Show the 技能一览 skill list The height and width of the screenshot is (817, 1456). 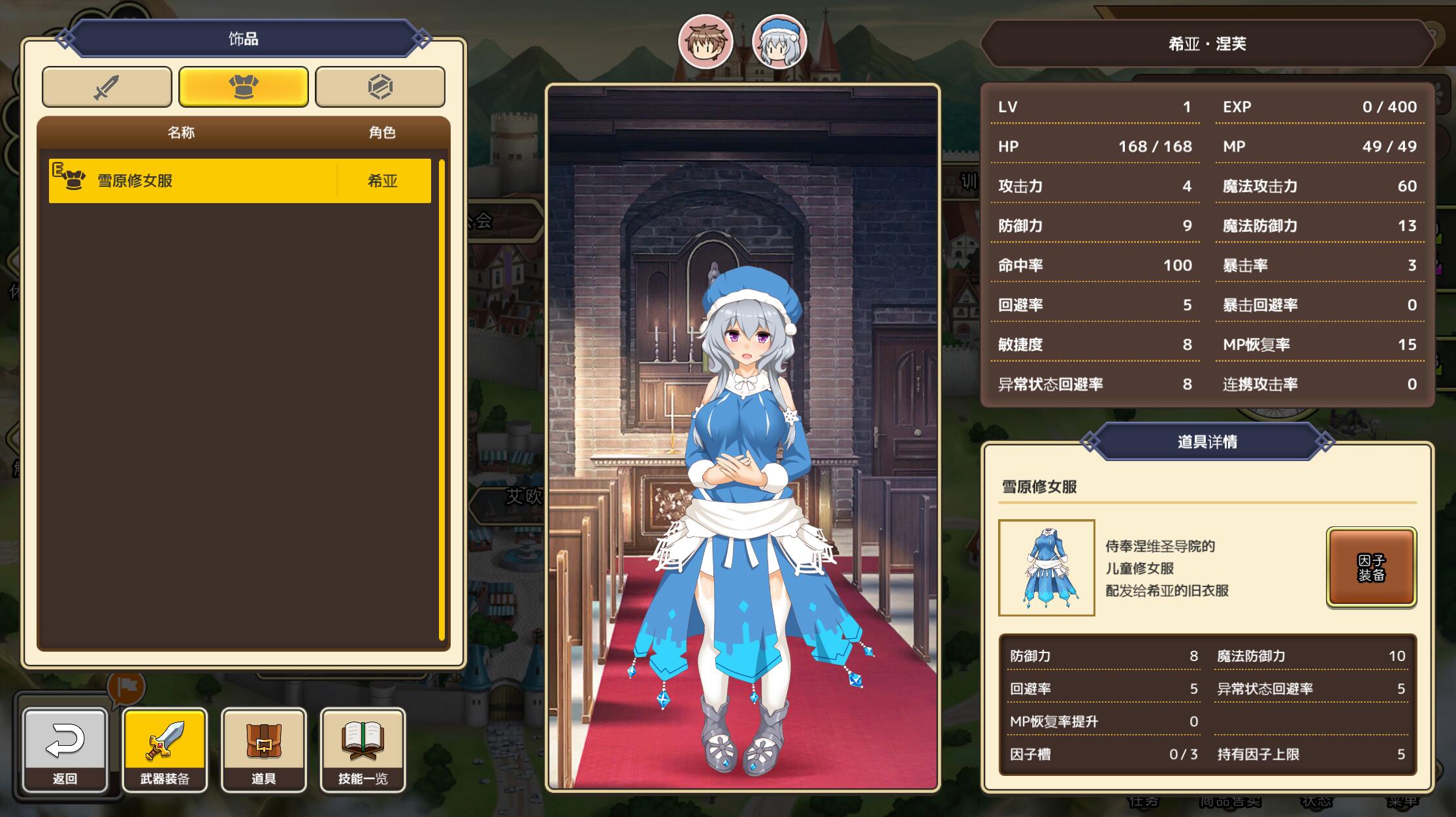click(363, 750)
